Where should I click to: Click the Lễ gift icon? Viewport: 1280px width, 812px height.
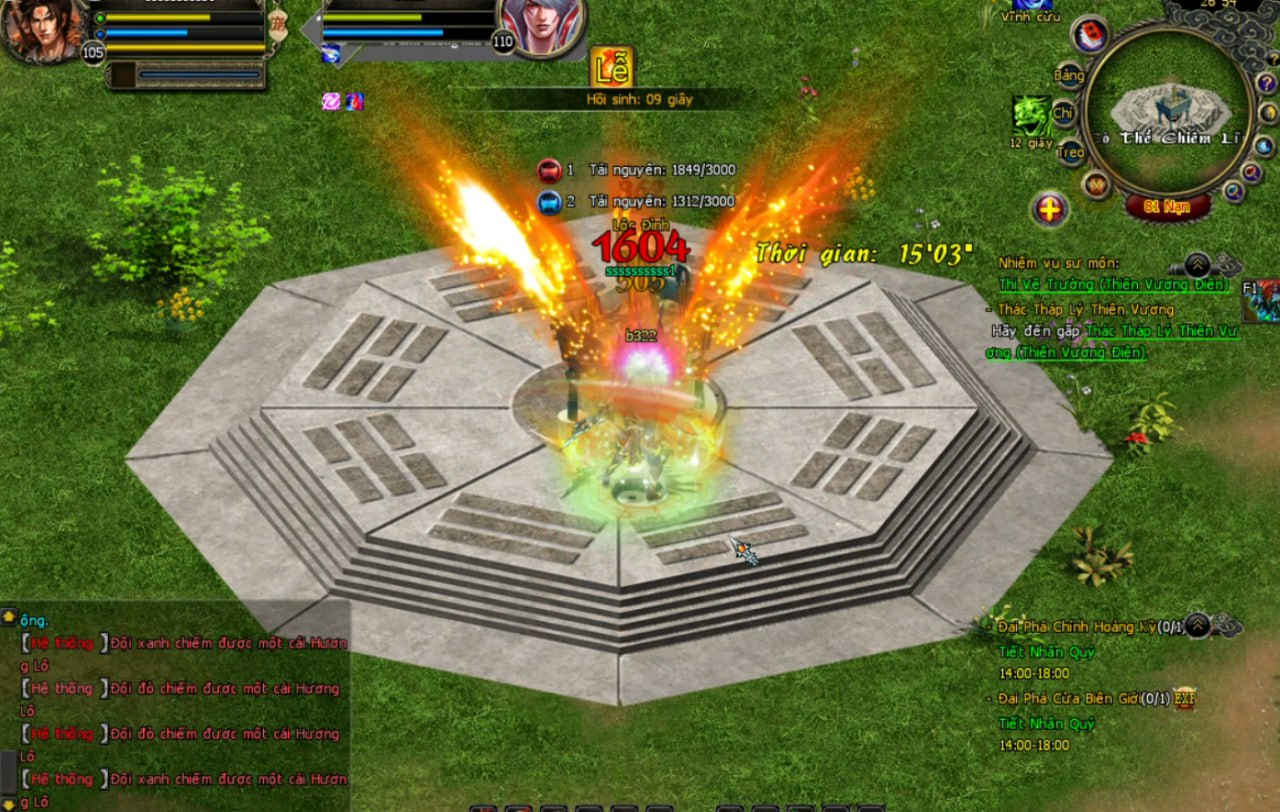point(611,68)
